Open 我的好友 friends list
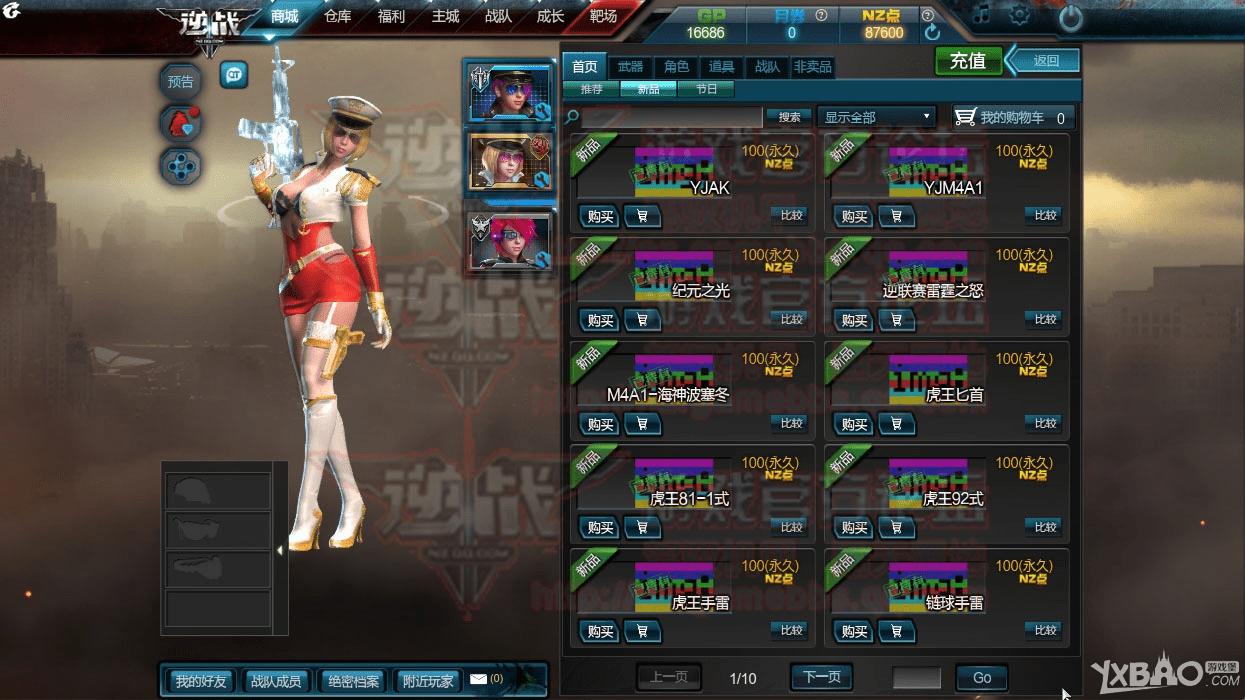The width and height of the screenshot is (1245, 700). [x=201, y=681]
